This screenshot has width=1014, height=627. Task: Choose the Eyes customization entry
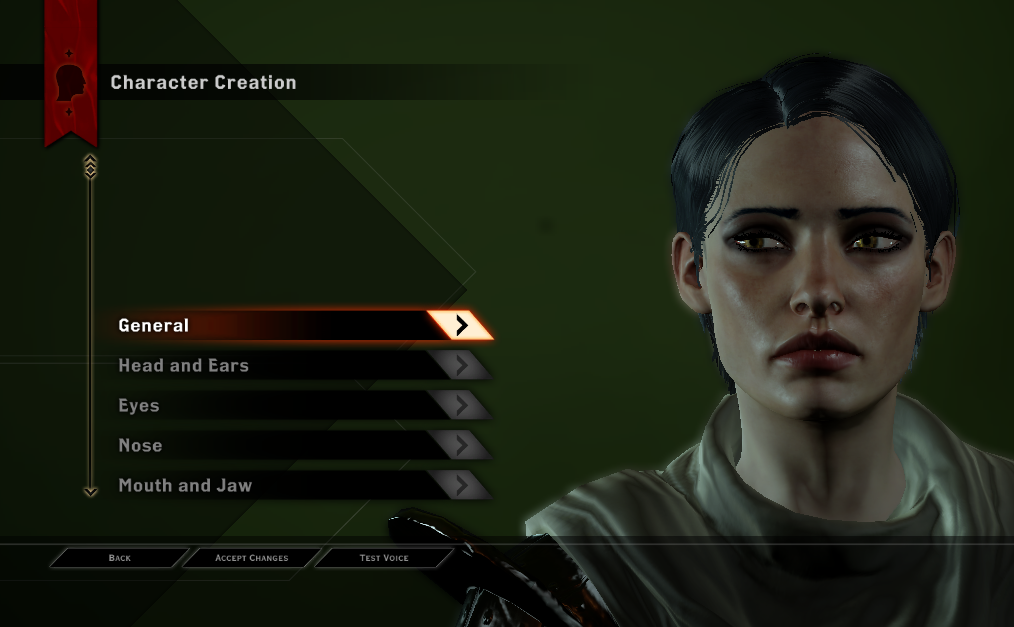(x=300, y=406)
